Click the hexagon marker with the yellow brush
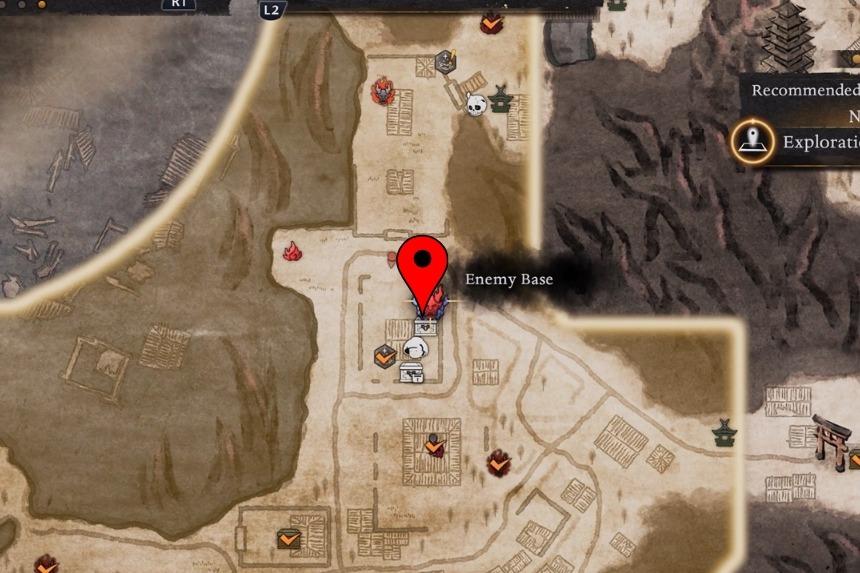 [x=446, y=61]
